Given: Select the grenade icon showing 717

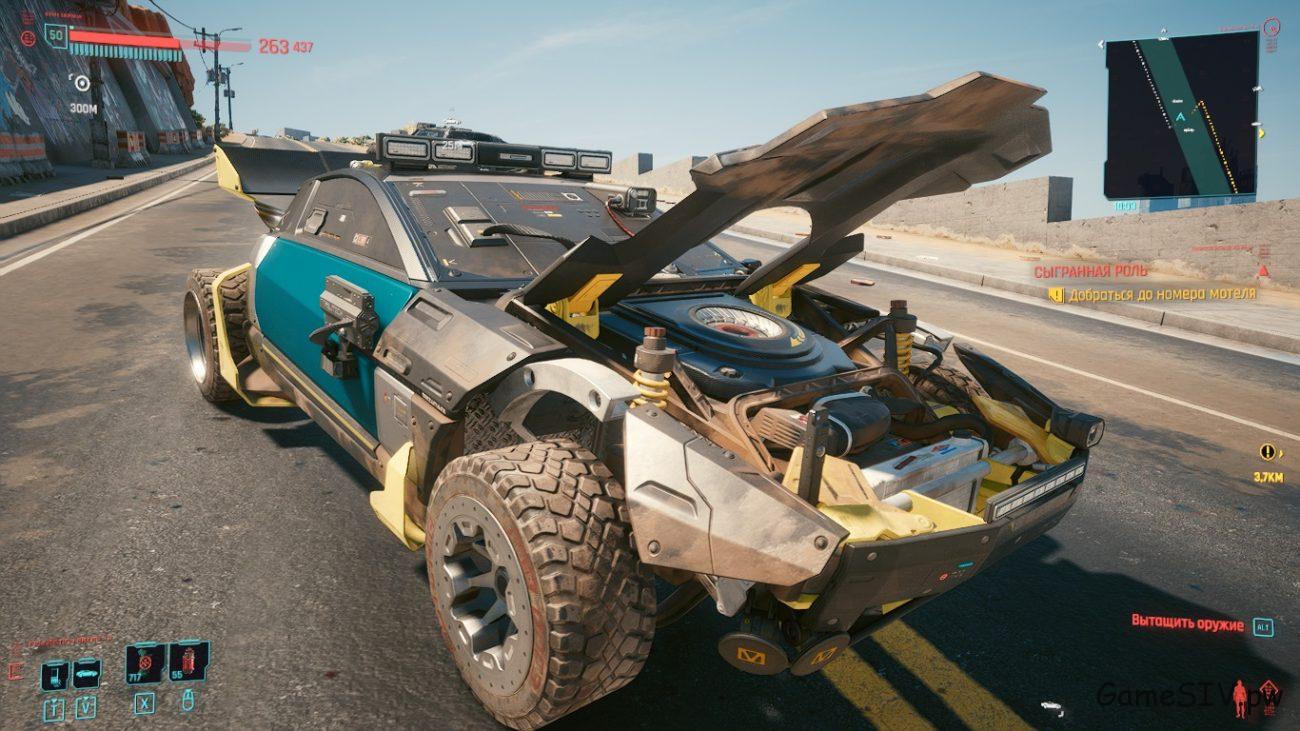Looking at the screenshot, I should [144, 662].
